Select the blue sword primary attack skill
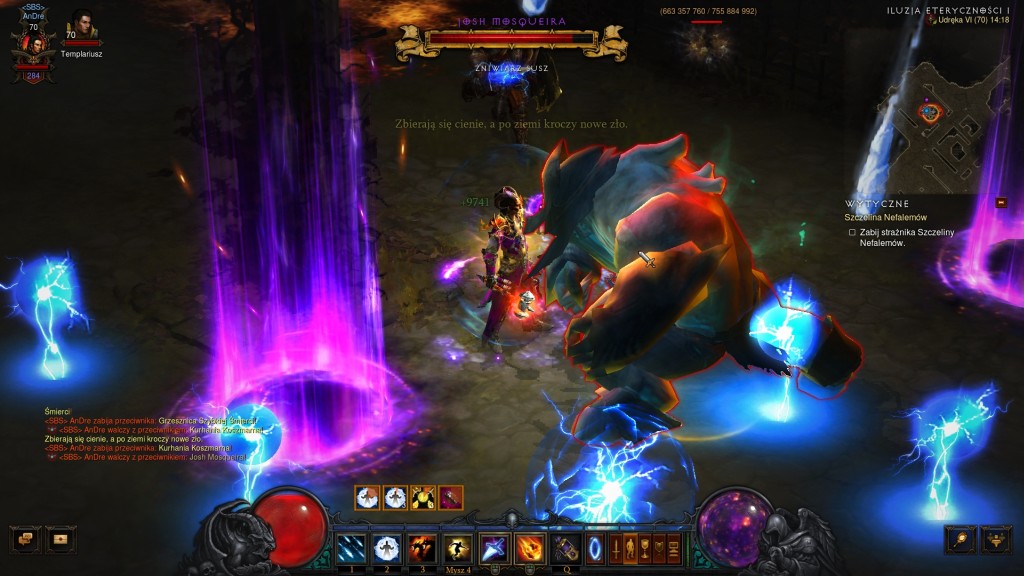Viewport: 1024px width, 576px height. click(493, 548)
